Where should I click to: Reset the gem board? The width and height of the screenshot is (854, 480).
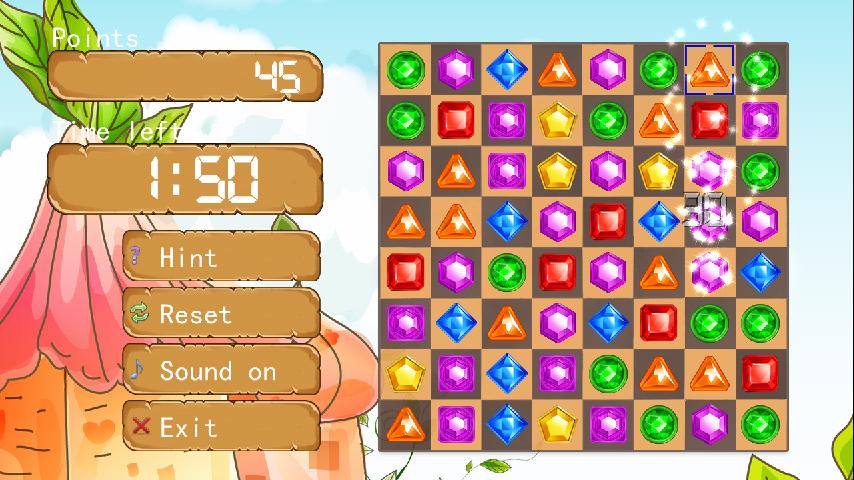[221, 314]
